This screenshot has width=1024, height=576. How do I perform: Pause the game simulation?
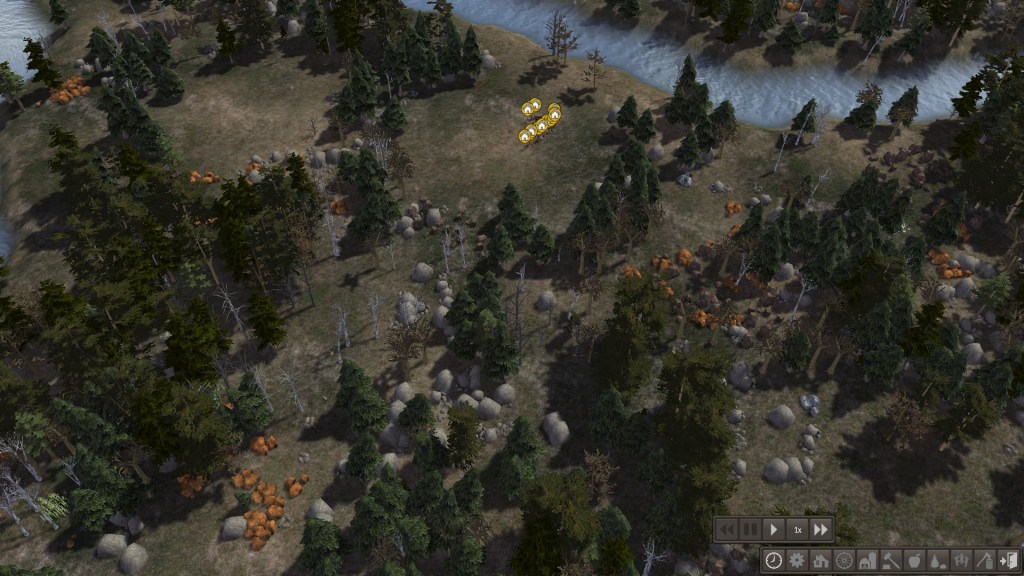(x=750, y=529)
